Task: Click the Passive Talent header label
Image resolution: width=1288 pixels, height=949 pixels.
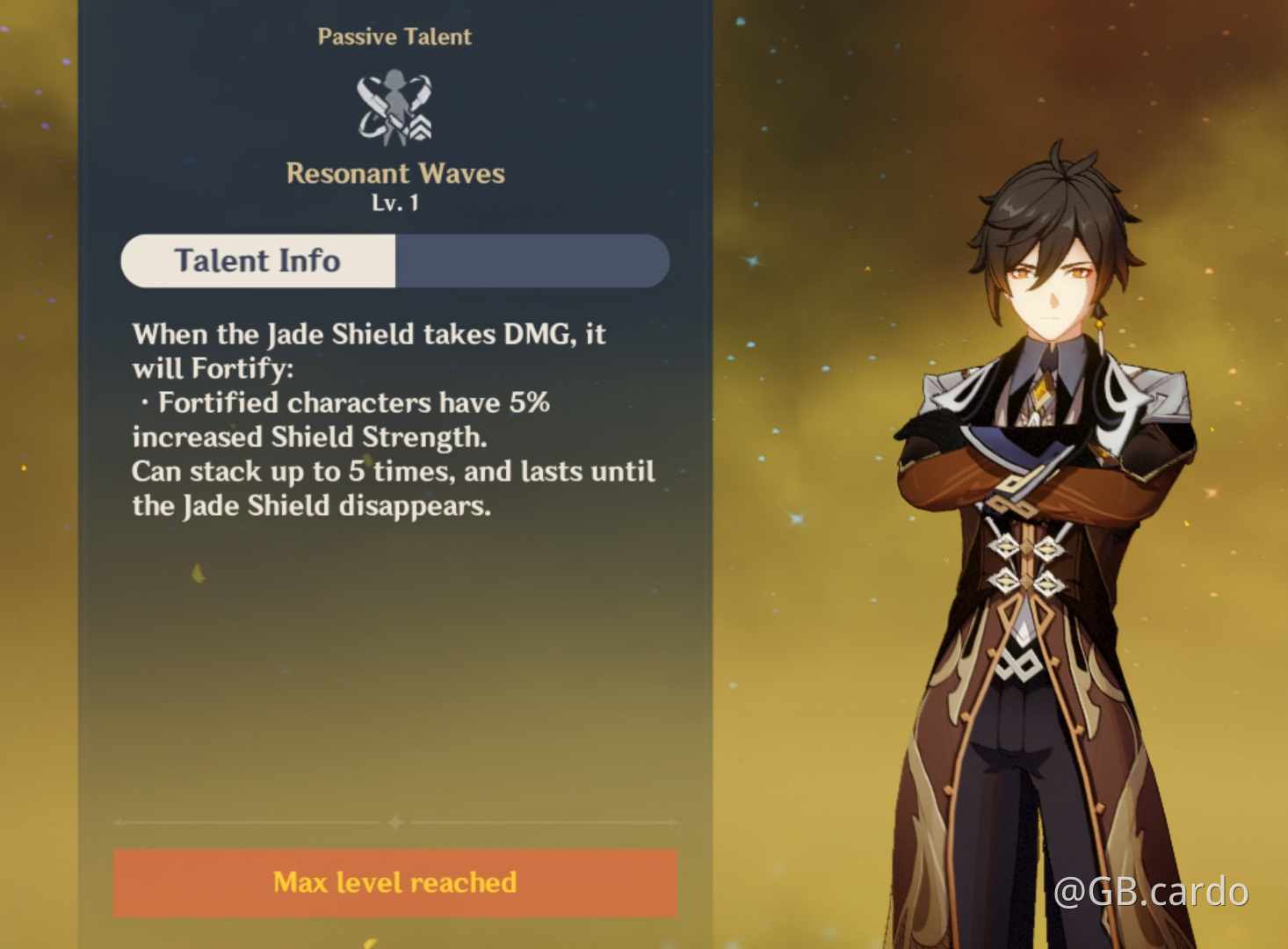Action: (x=394, y=37)
